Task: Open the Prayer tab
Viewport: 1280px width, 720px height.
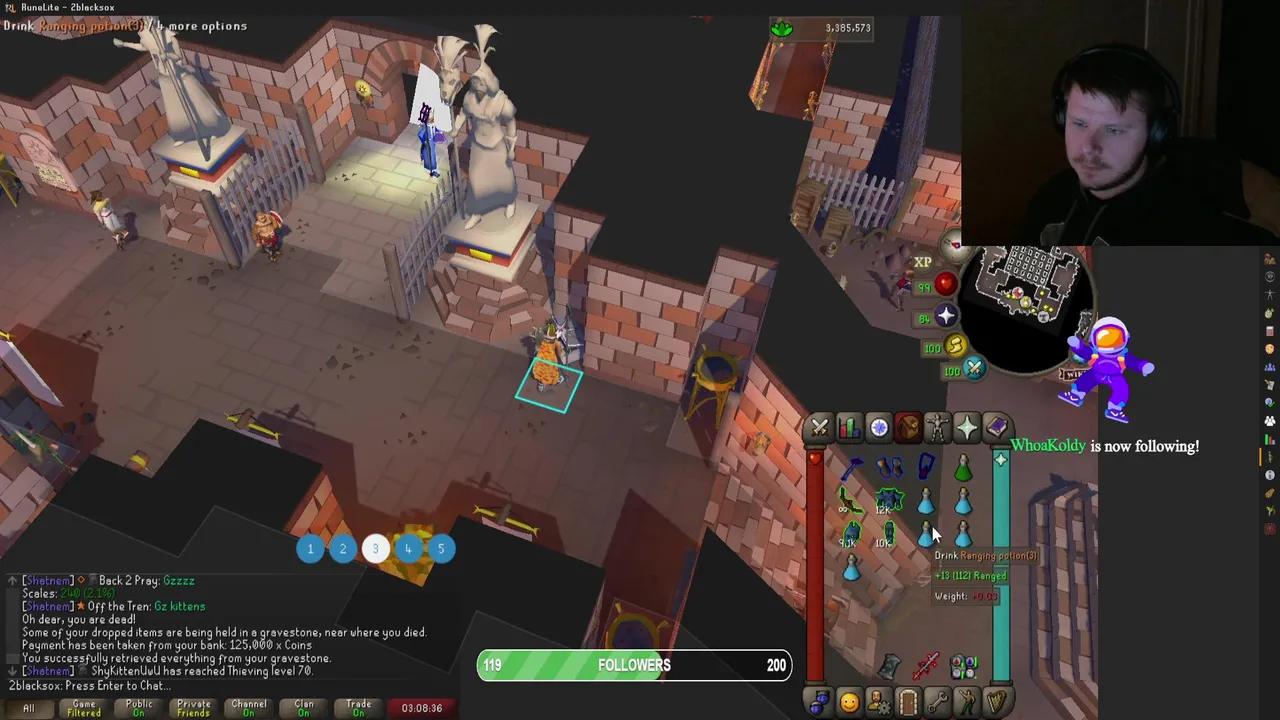Action: pyautogui.click(x=966, y=428)
